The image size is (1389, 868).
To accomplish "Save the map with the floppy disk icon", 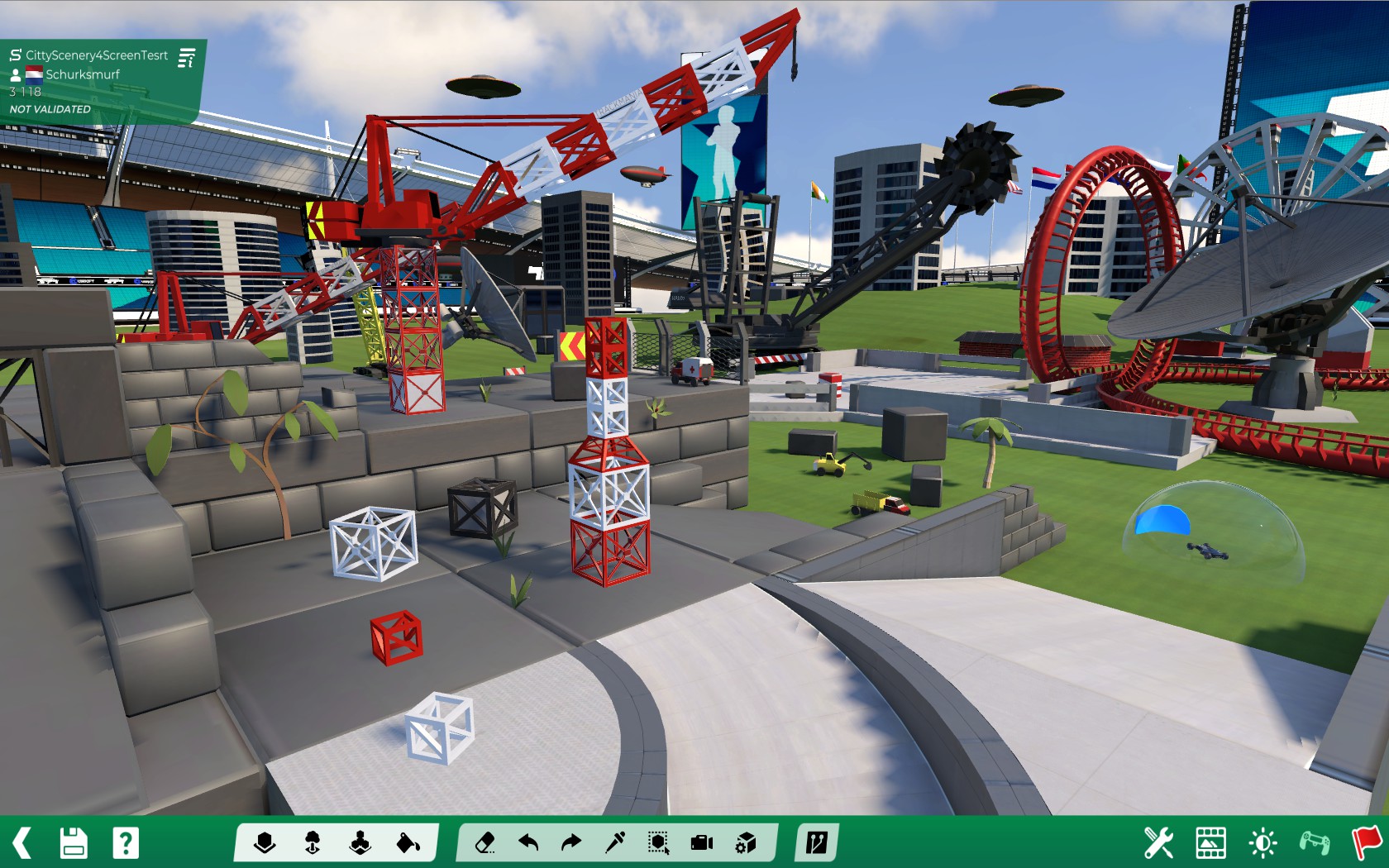I will 74,843.
